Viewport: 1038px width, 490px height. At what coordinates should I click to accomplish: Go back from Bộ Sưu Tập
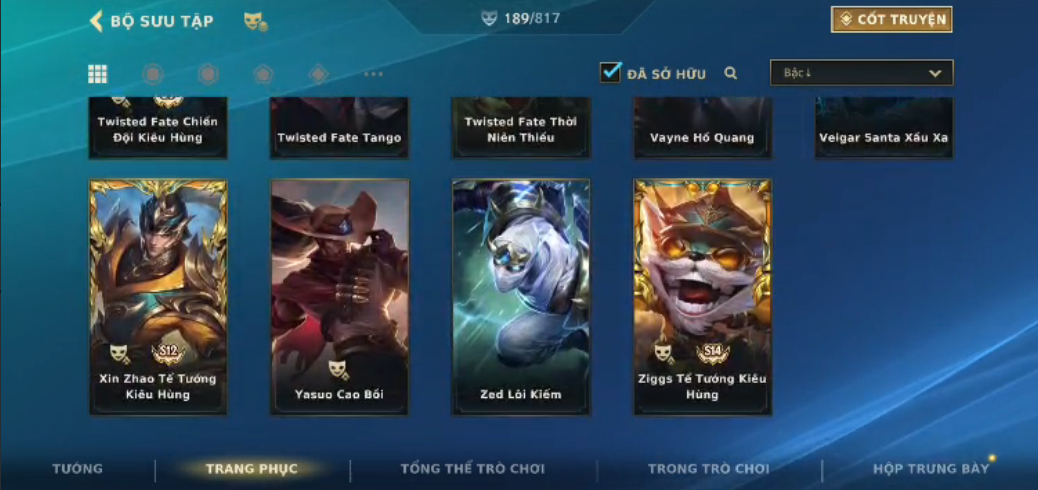pyautogui.click(x=97, y=21)
